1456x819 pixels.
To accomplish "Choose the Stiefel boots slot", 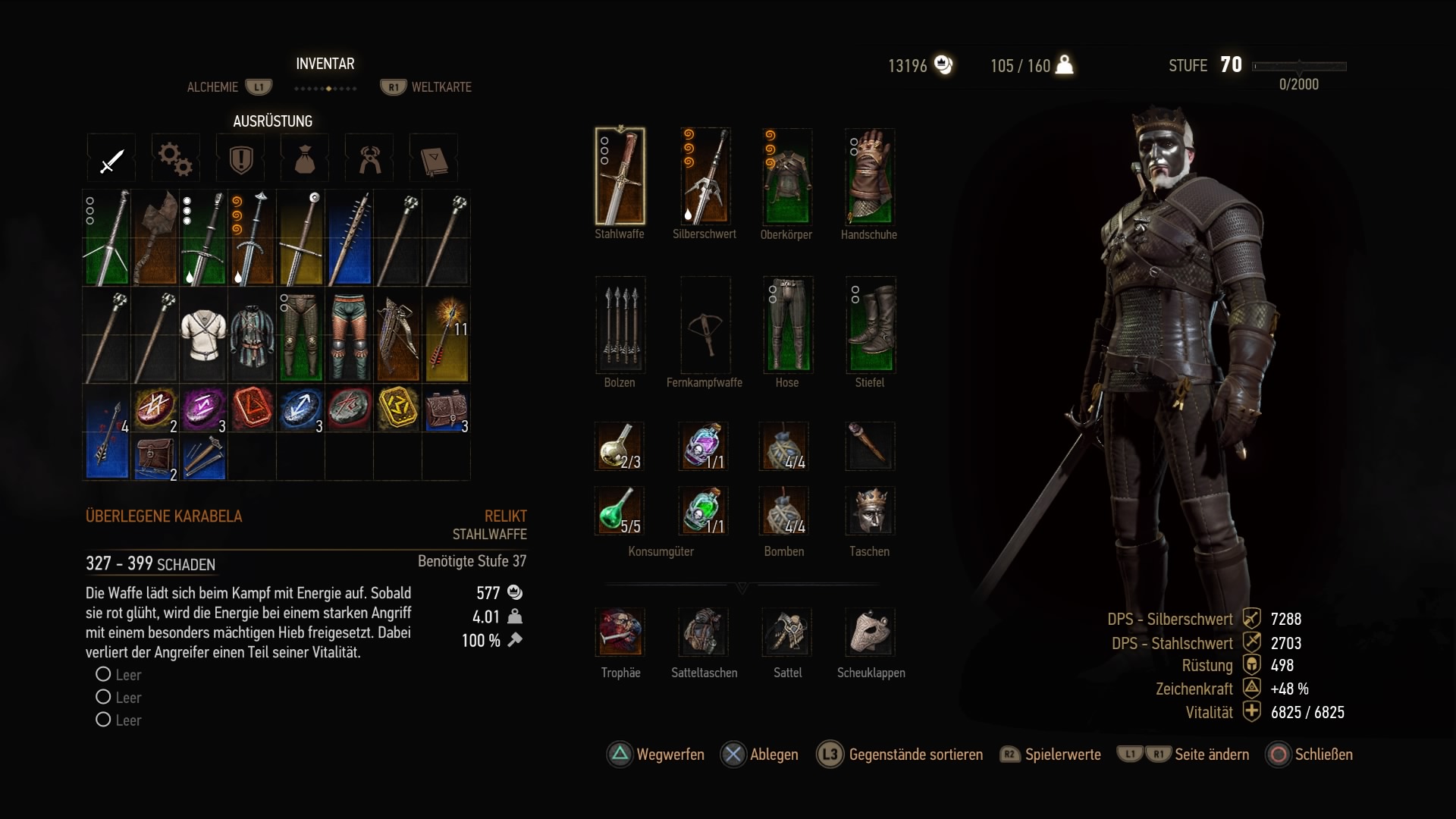I will 870,325.
